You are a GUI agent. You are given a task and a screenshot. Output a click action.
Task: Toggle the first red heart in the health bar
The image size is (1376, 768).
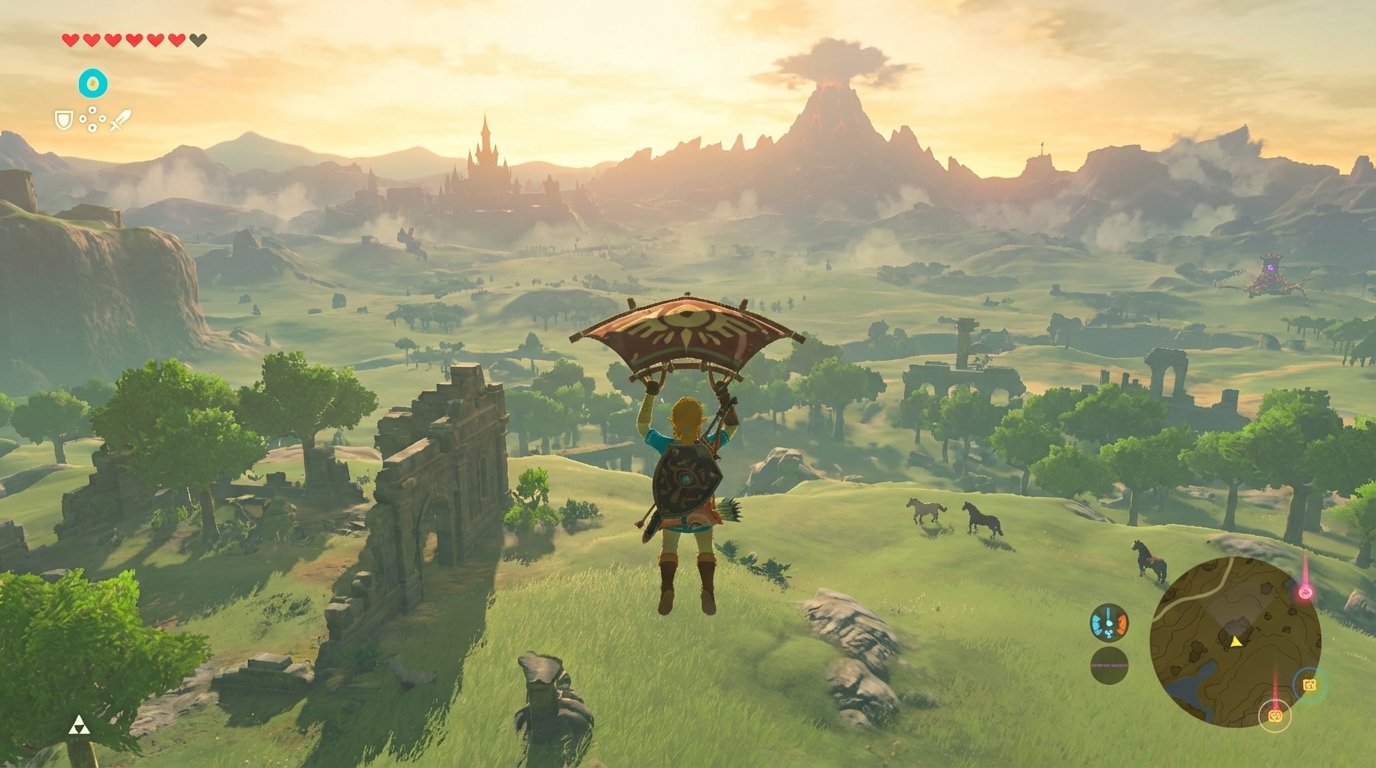click(70, 40)
